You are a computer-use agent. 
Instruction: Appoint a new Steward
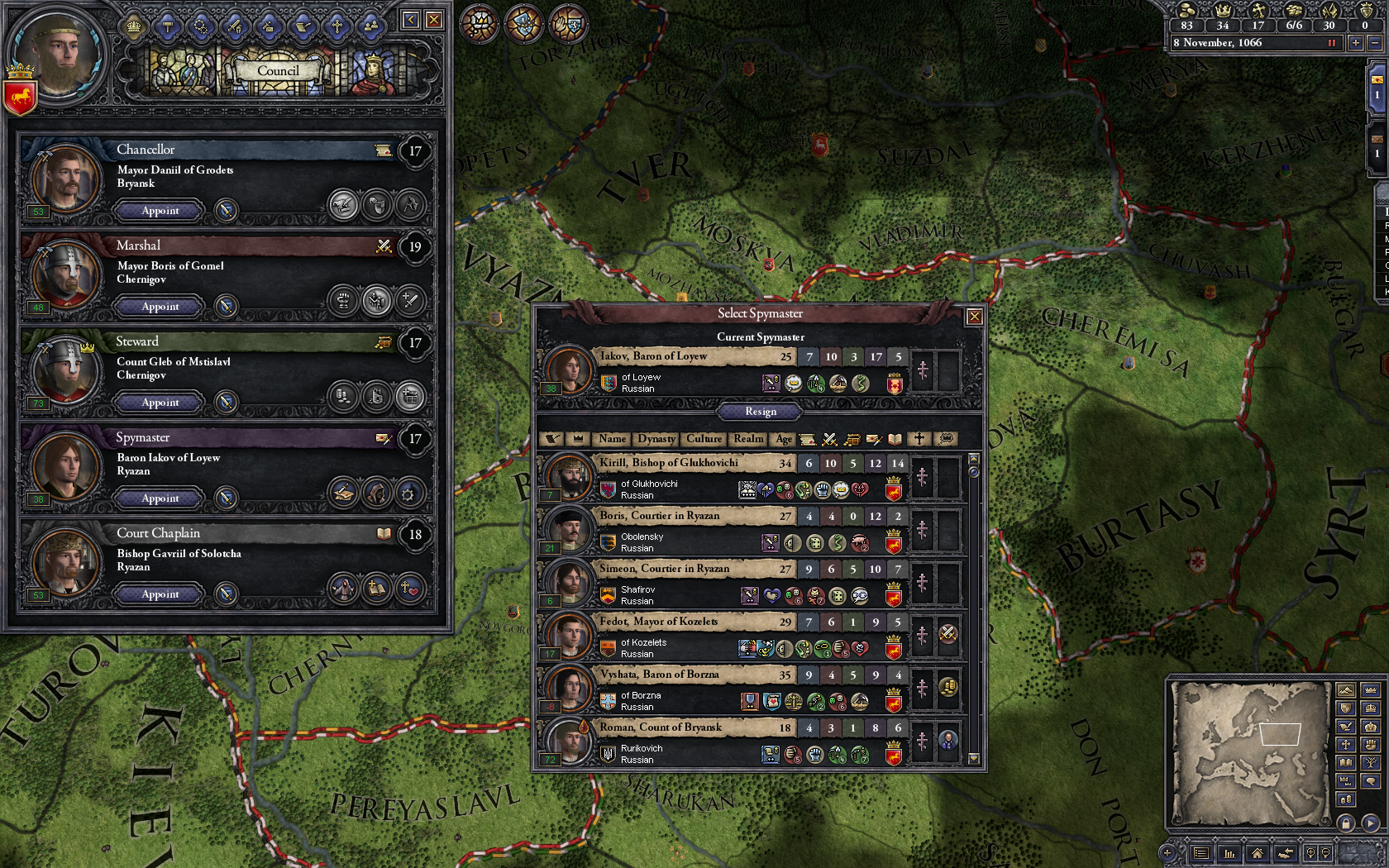click(160, 403)
